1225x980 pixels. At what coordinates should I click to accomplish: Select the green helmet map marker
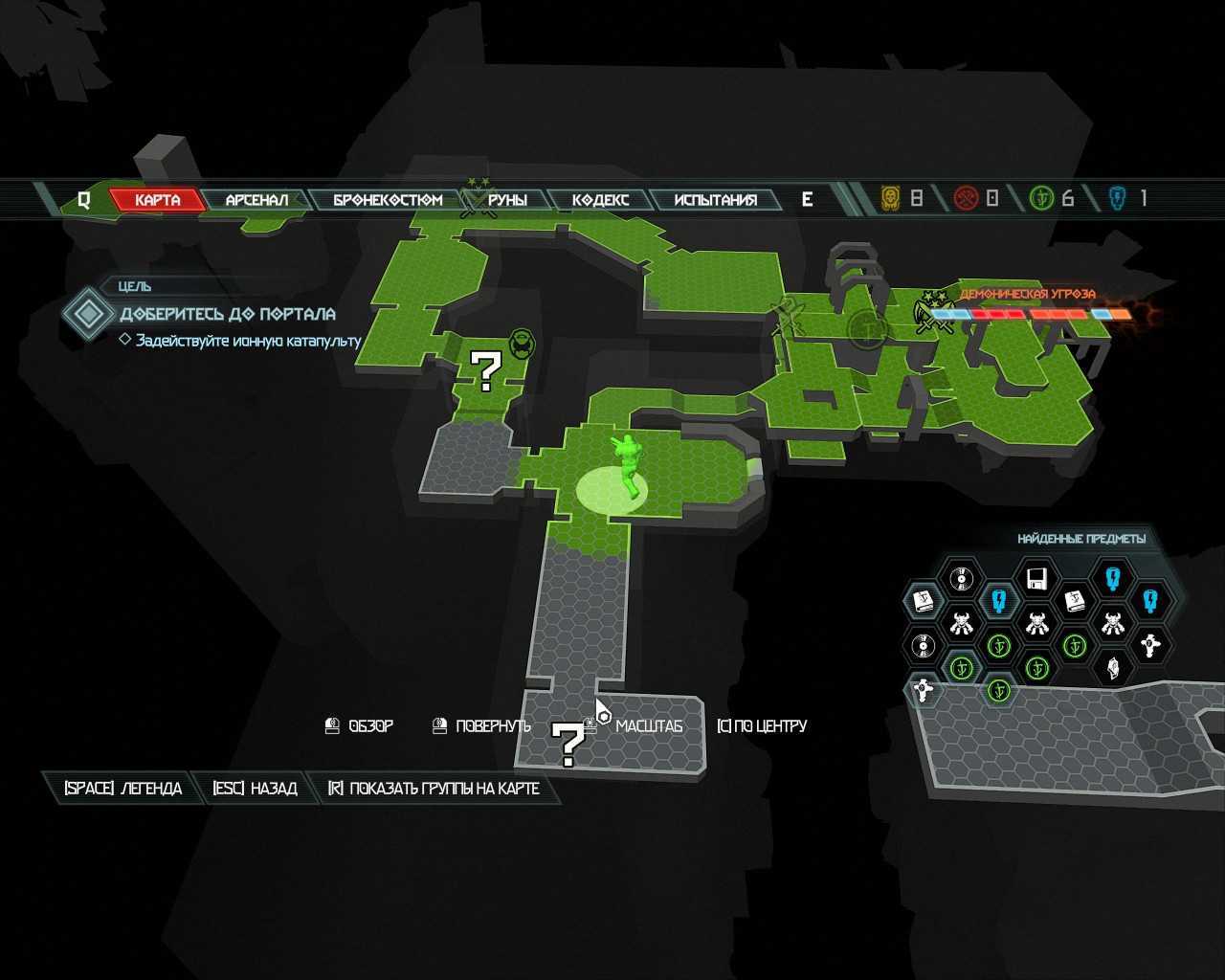pos(522,342)
